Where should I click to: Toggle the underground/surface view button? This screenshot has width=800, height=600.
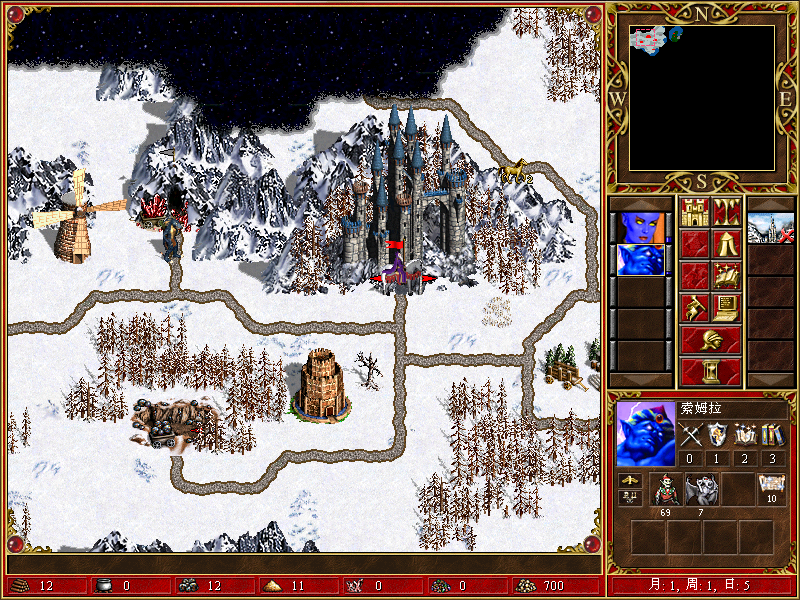tap(726, 212)
